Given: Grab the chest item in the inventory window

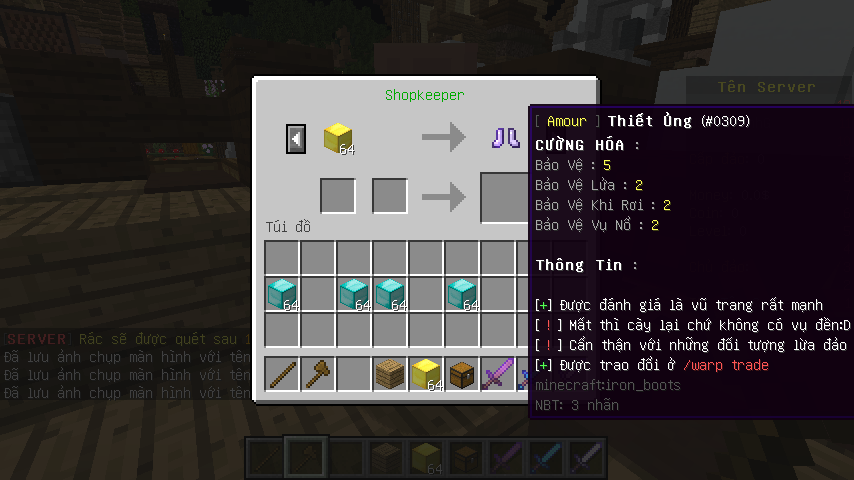Looking at the screenshot, I should pos(462,374).
